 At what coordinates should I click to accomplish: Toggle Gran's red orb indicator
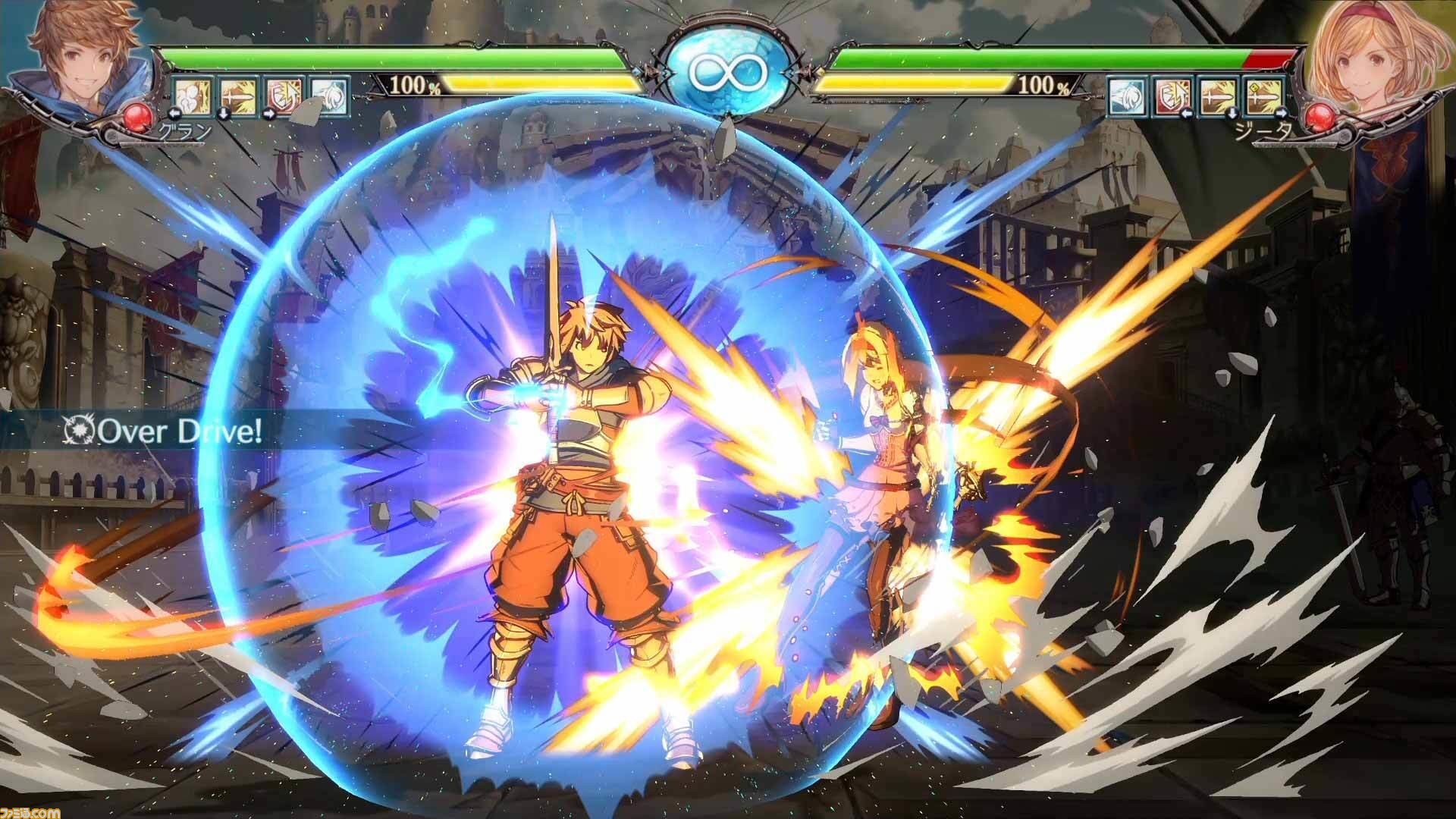point(138,115)
